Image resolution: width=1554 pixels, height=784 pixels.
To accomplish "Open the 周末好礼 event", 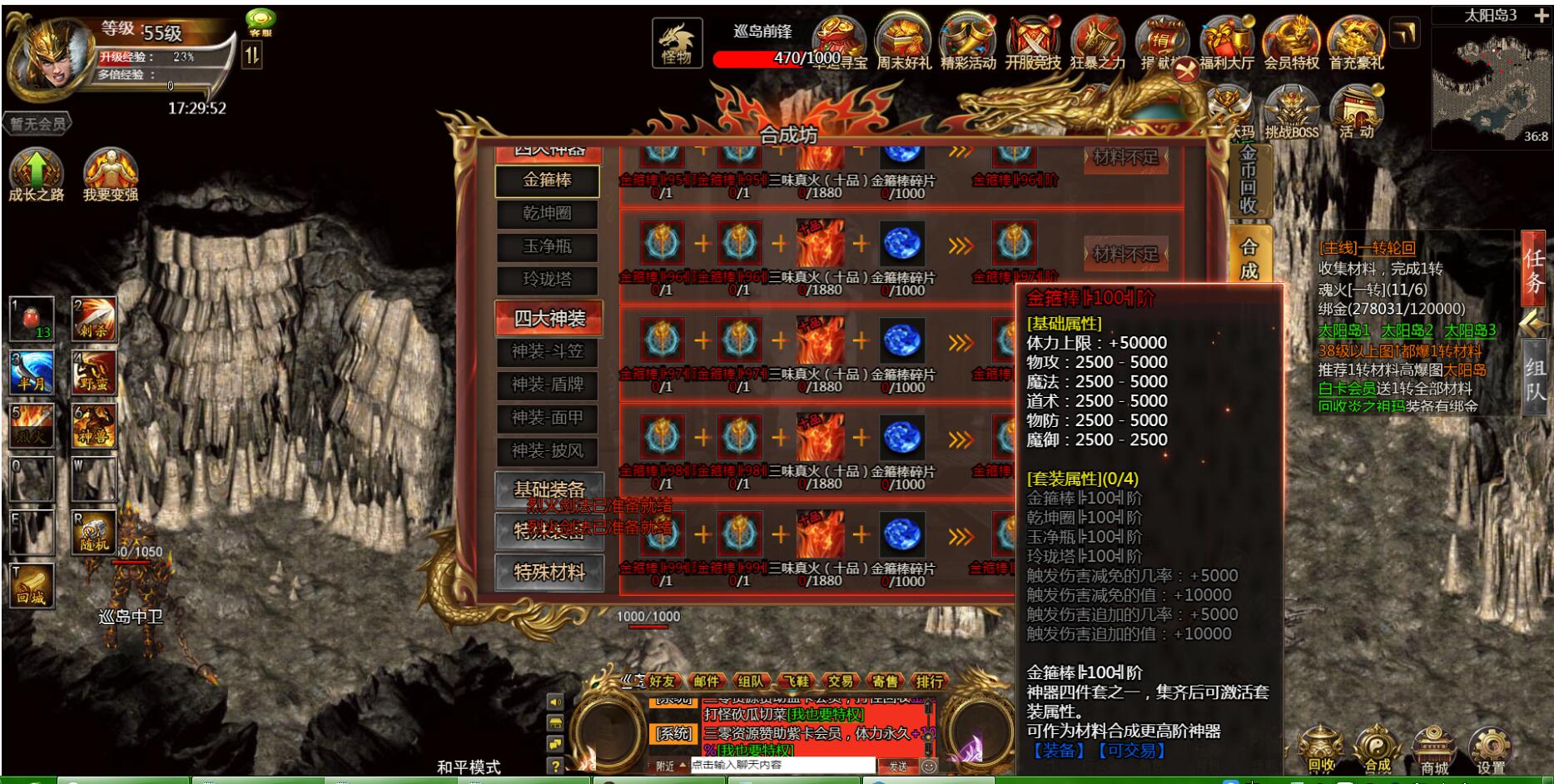I will click(903, 43).
